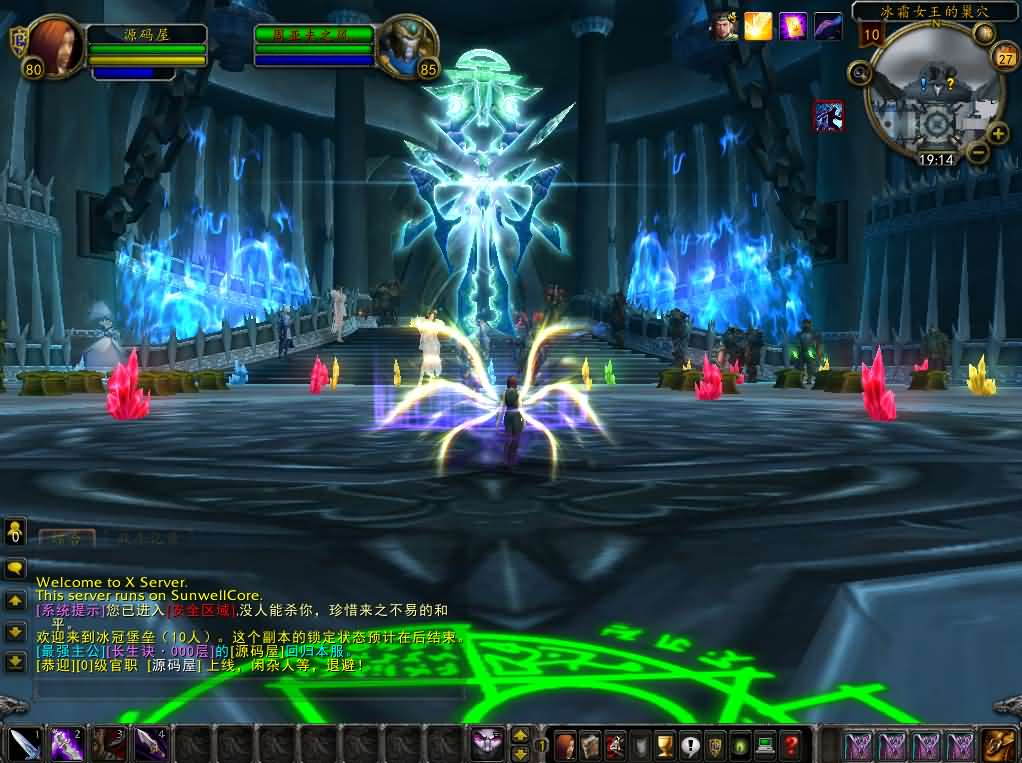Zoom in on the minimap
This screenshot has width=1022, height=763.
998,133
